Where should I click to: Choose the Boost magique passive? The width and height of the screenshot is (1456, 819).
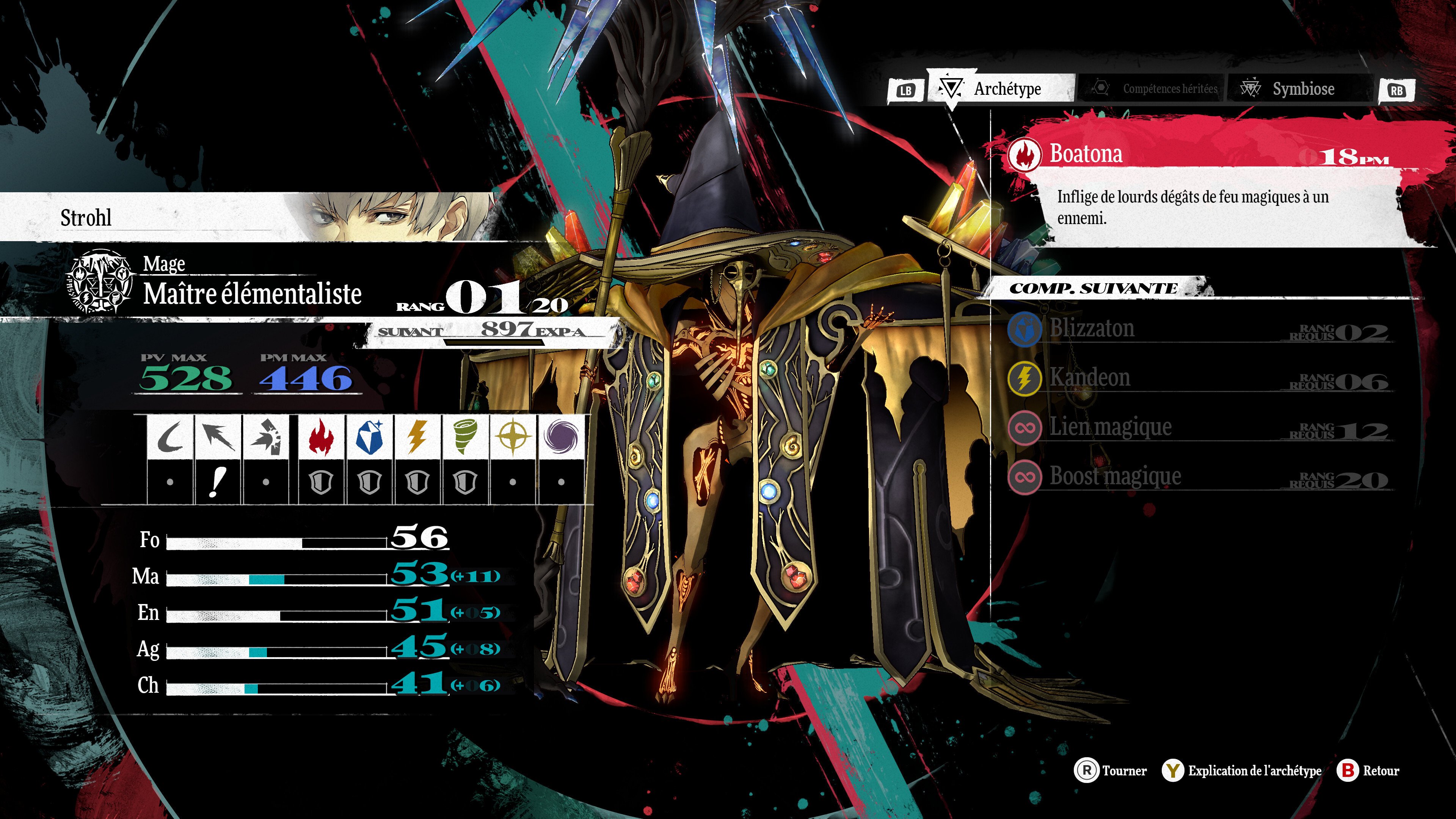pos(1198,477)
